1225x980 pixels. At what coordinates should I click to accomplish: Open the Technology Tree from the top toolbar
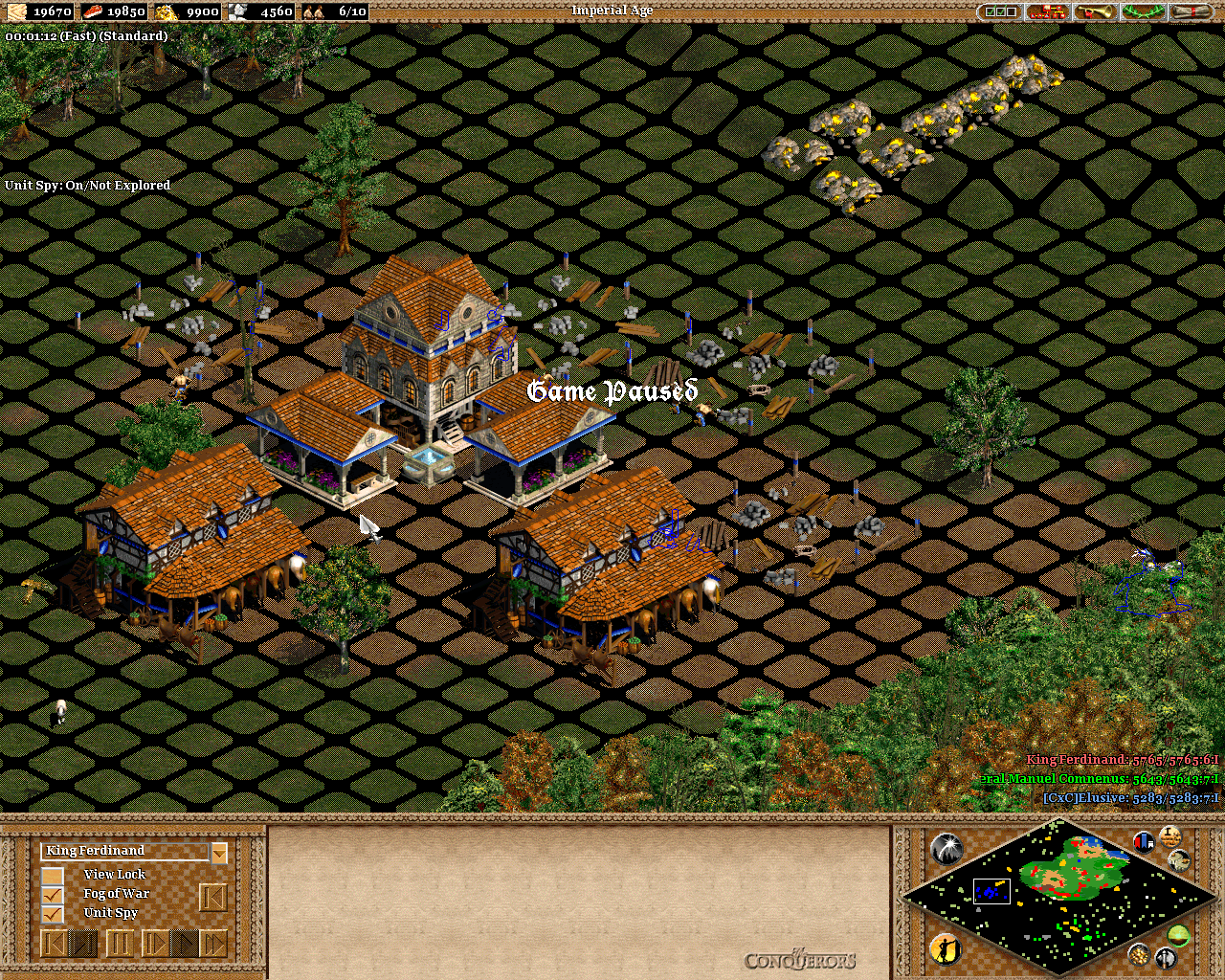tap(1047, 11)
